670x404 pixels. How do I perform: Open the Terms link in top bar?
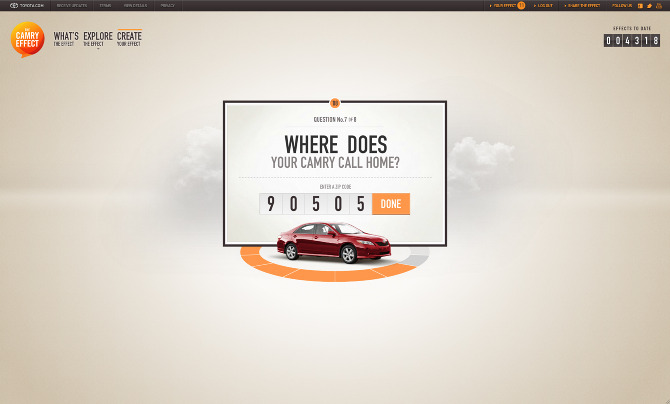click(x=105, y=5)
